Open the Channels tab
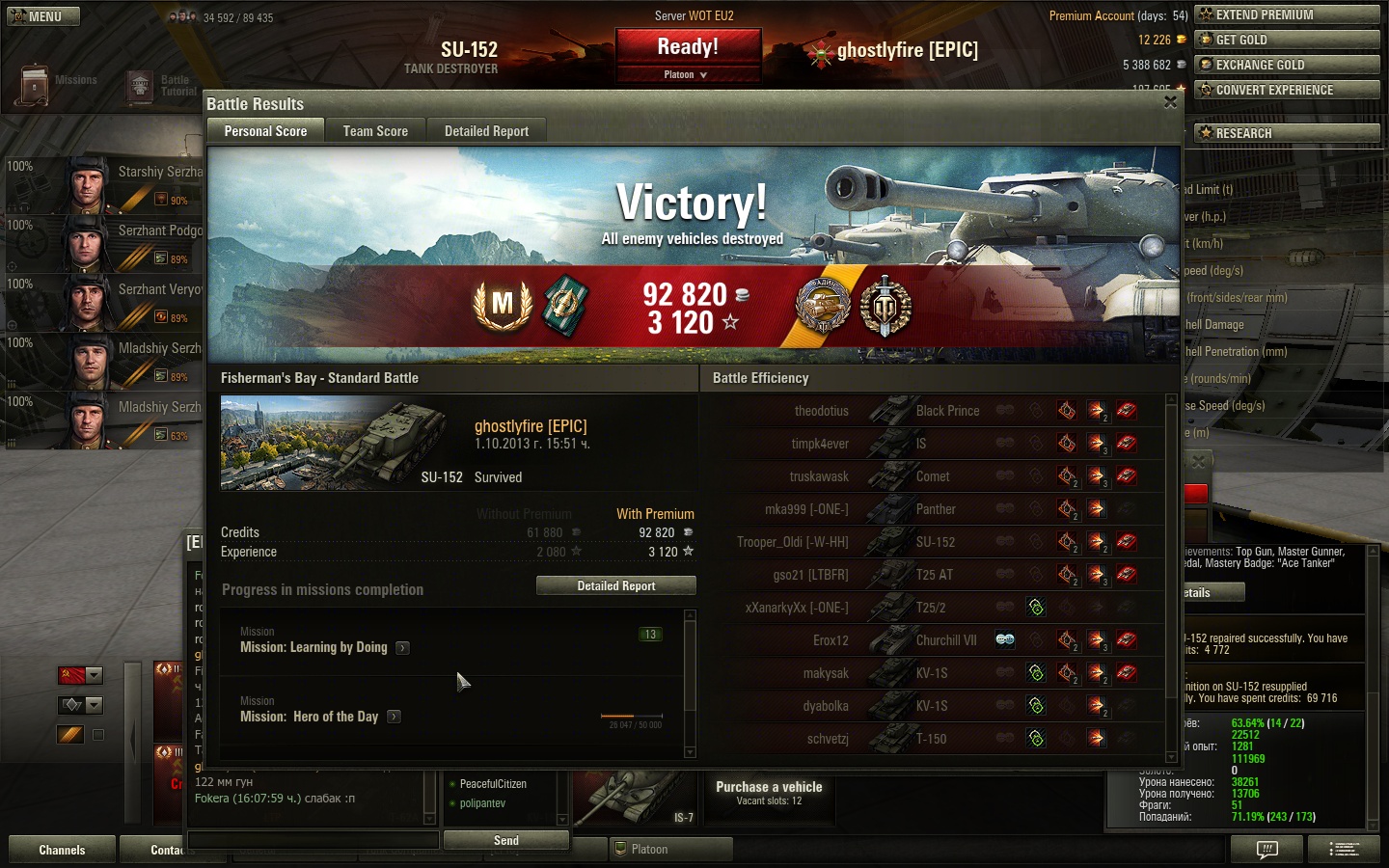The width and height of the screenshot is (1389, 868). coord(62,850)
